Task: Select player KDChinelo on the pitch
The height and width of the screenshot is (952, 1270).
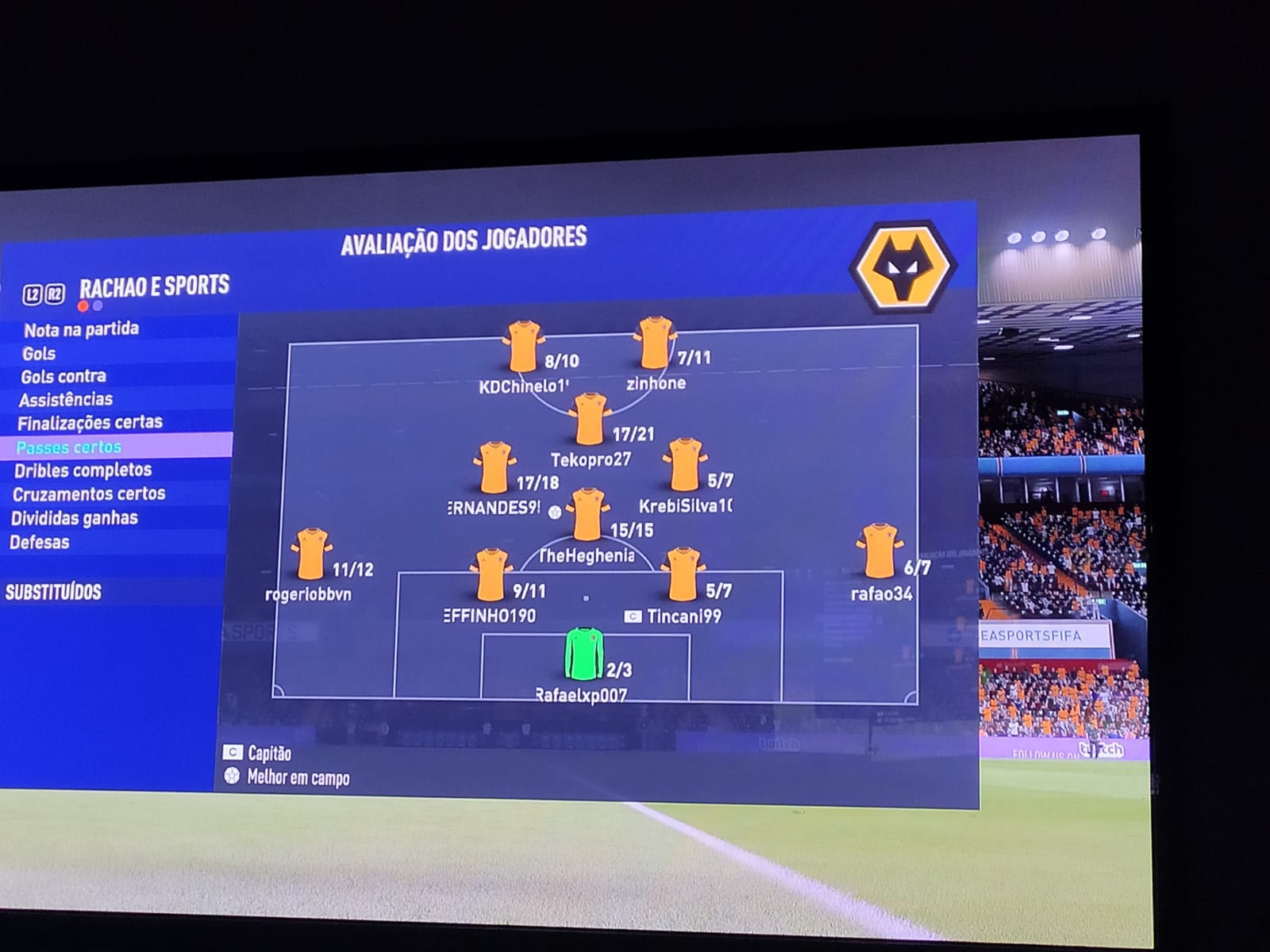Action: tap(523, 347)
